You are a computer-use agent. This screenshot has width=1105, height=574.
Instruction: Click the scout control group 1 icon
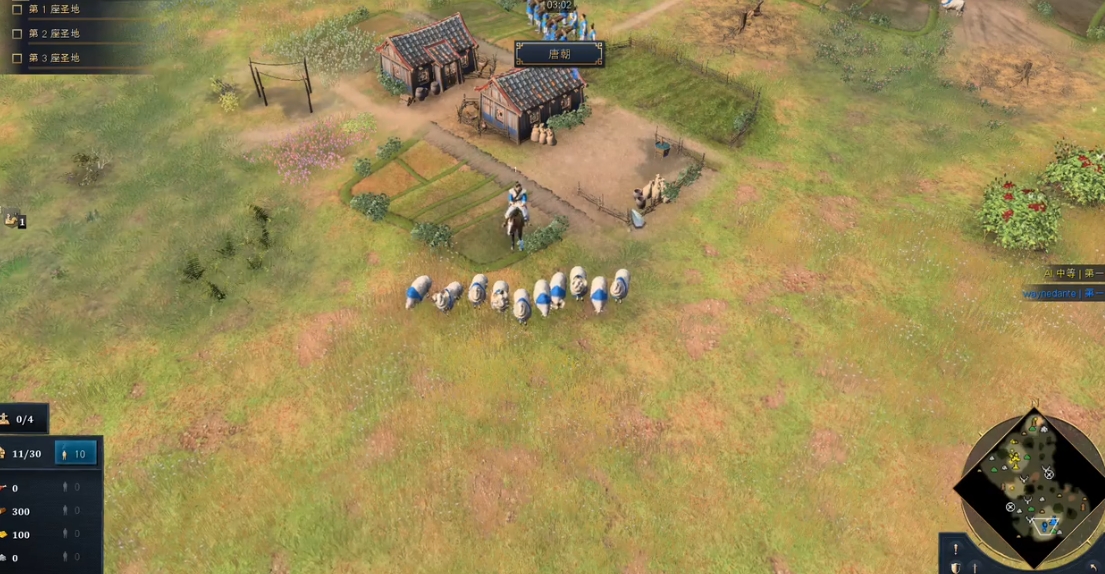pos(13,219)
